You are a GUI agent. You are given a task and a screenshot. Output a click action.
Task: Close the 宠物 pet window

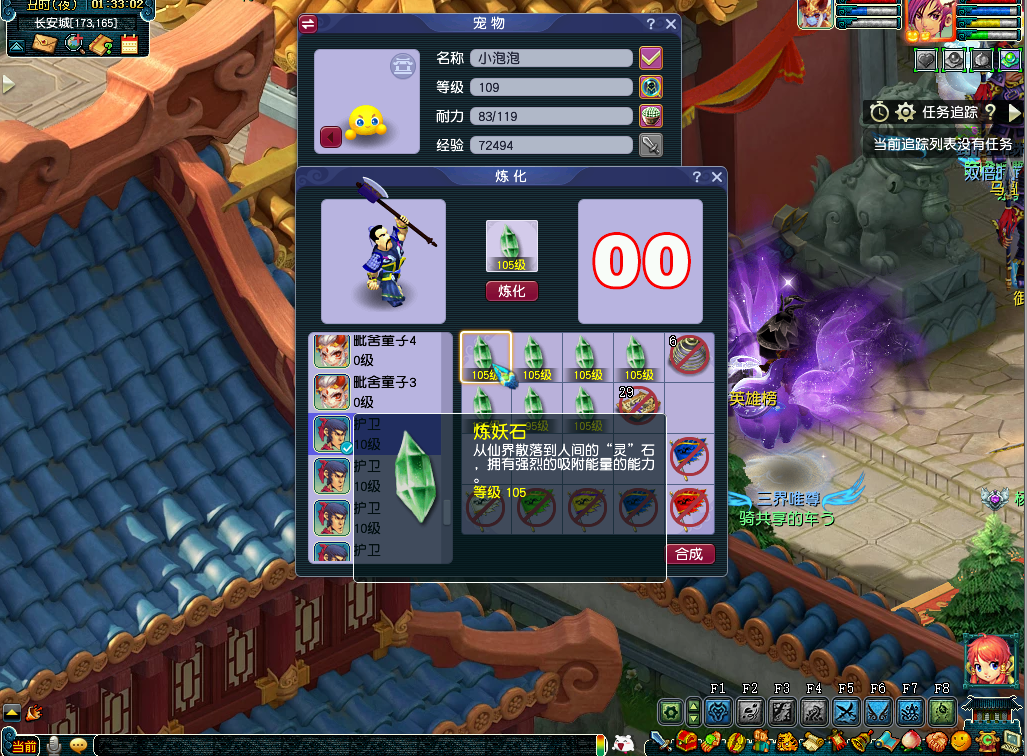click(x=671, y=24)
